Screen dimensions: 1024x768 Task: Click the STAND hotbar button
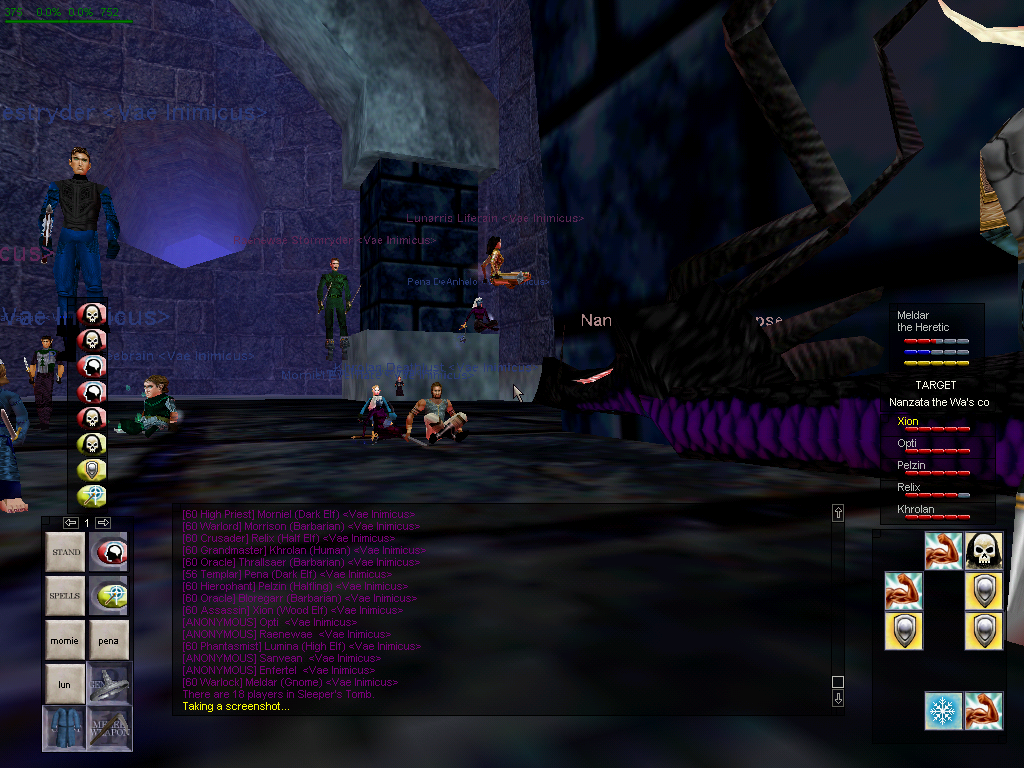[x=66, y=552]
